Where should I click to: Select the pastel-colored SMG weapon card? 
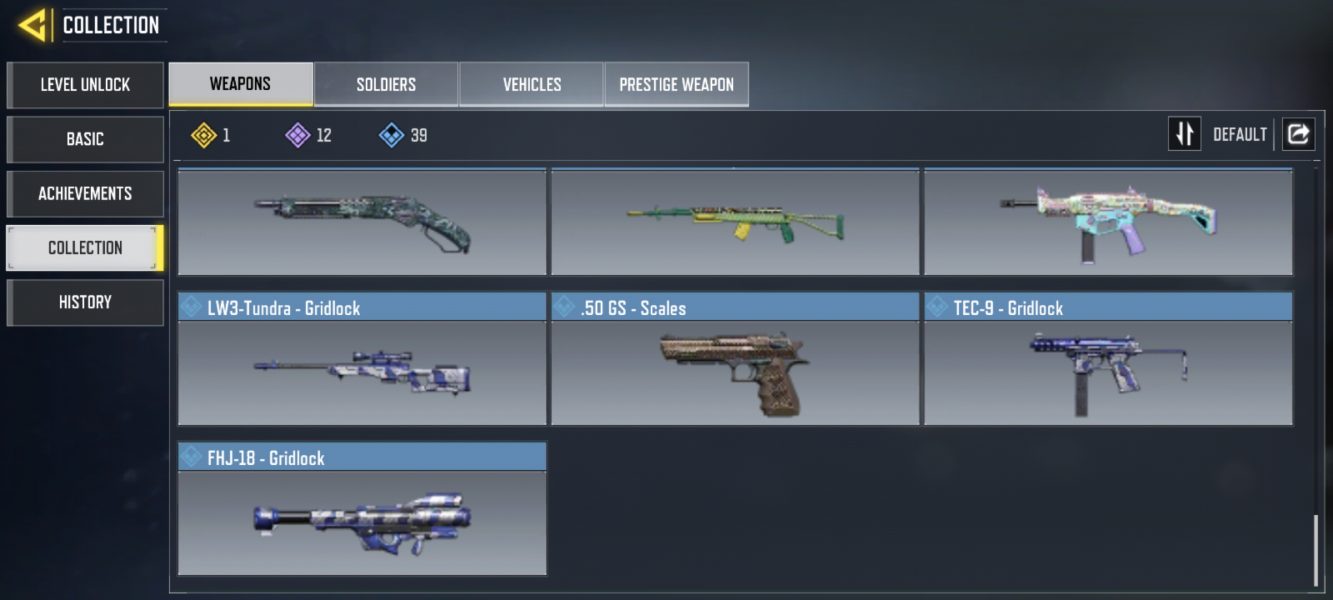point(1108,222)
